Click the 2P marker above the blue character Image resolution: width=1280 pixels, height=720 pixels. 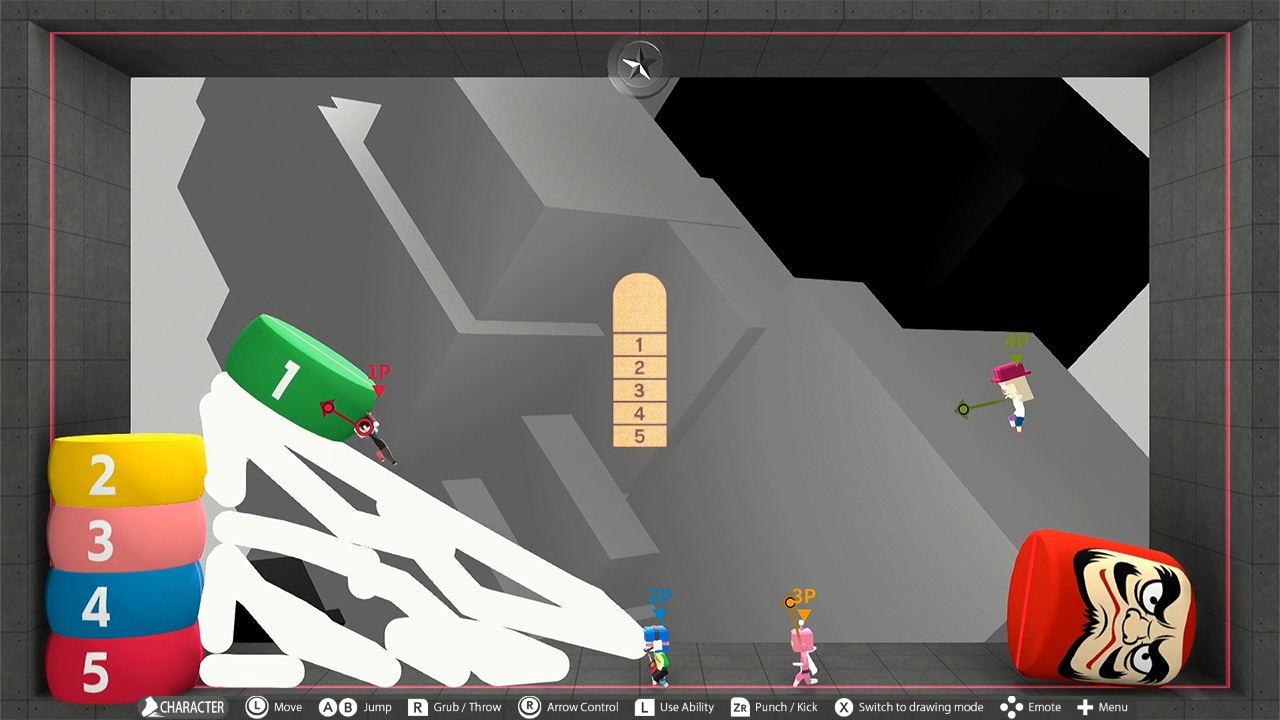click(x=656, y=597)
